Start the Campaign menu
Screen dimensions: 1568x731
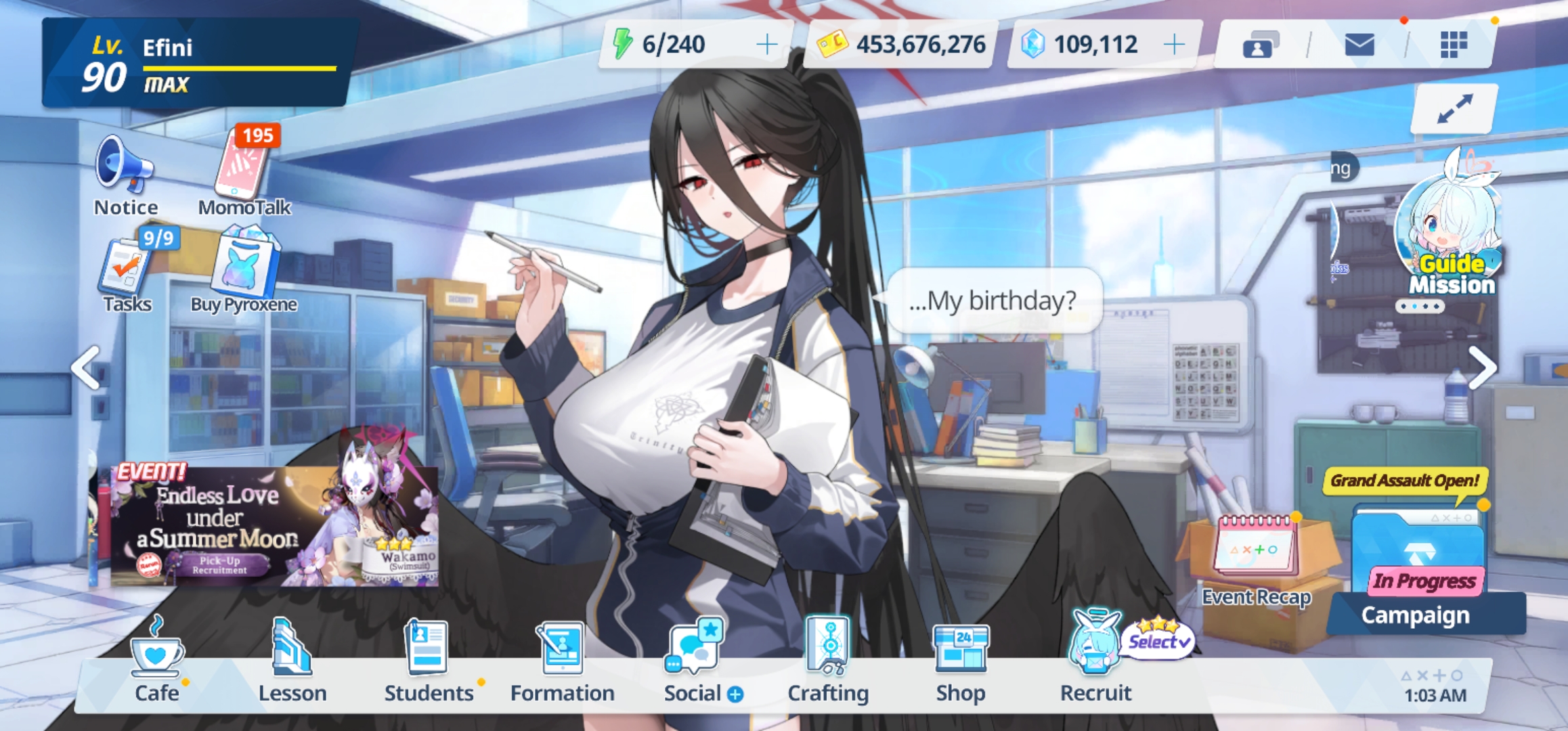(x=1418, y=575)
